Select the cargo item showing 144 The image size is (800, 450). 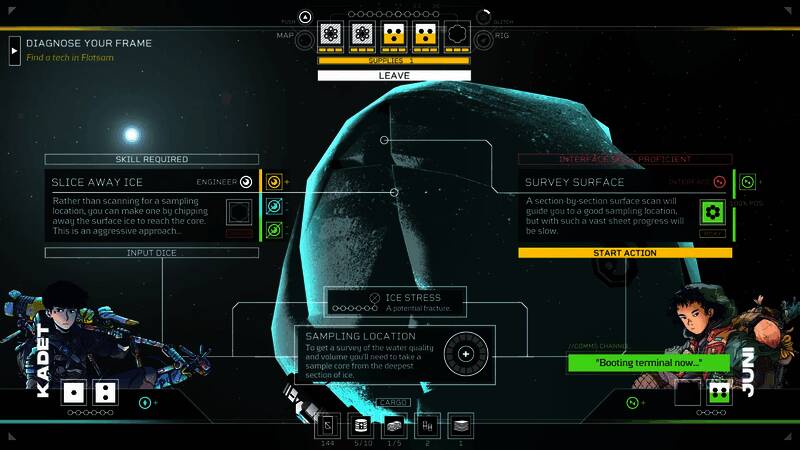click(328, 426)
